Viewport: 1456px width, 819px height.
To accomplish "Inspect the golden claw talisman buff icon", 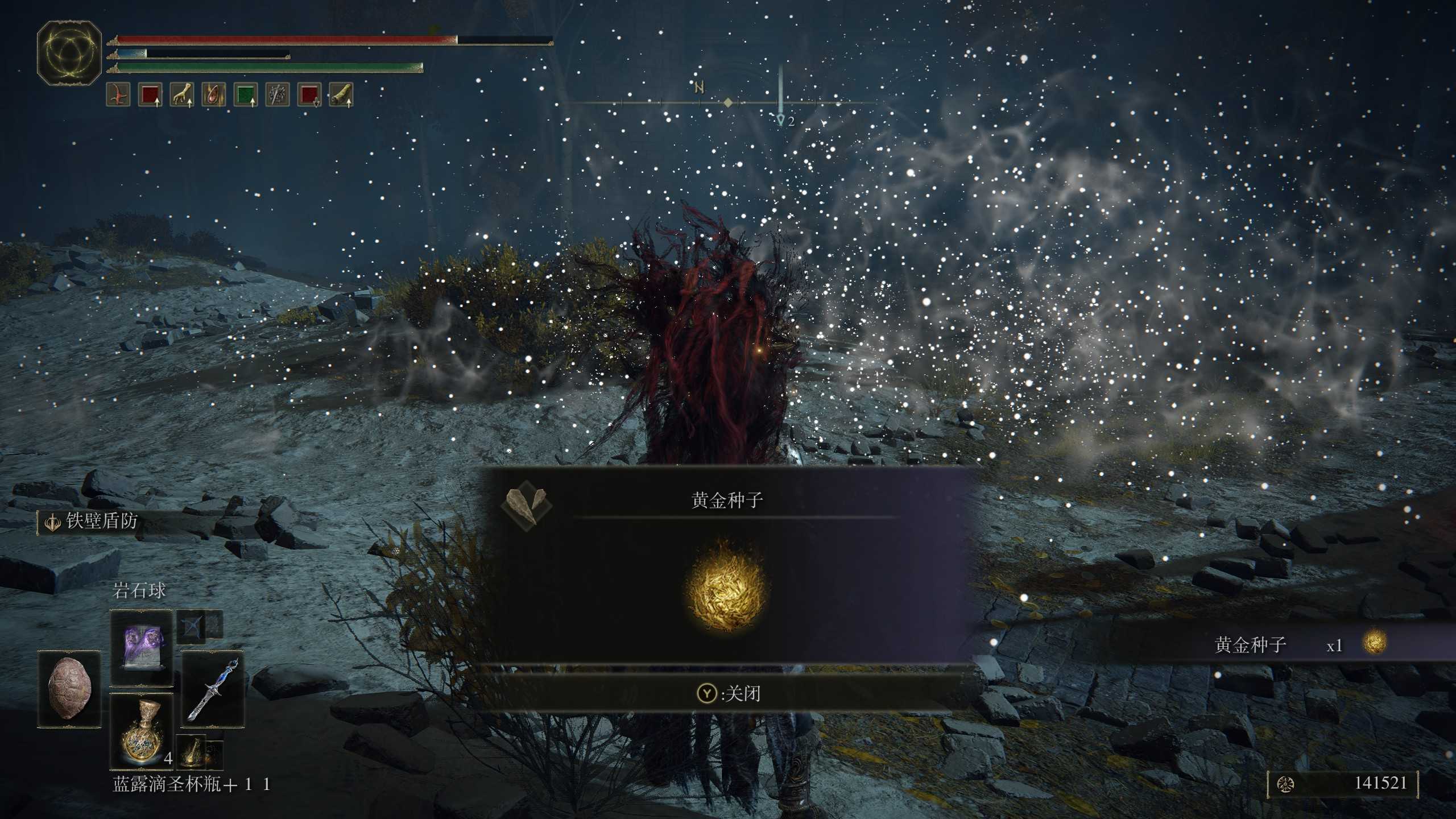I will (181, 94).
